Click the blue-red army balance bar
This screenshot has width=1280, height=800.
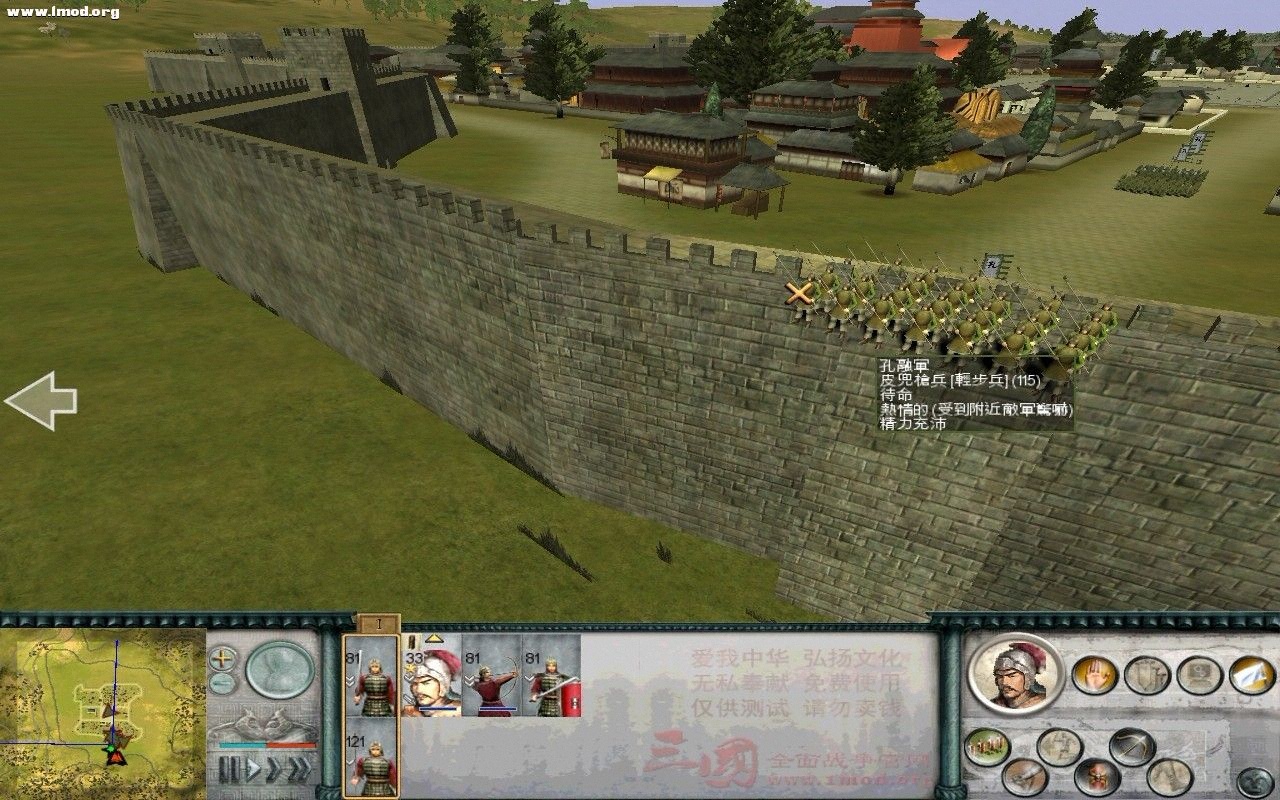tap(265, 744)
